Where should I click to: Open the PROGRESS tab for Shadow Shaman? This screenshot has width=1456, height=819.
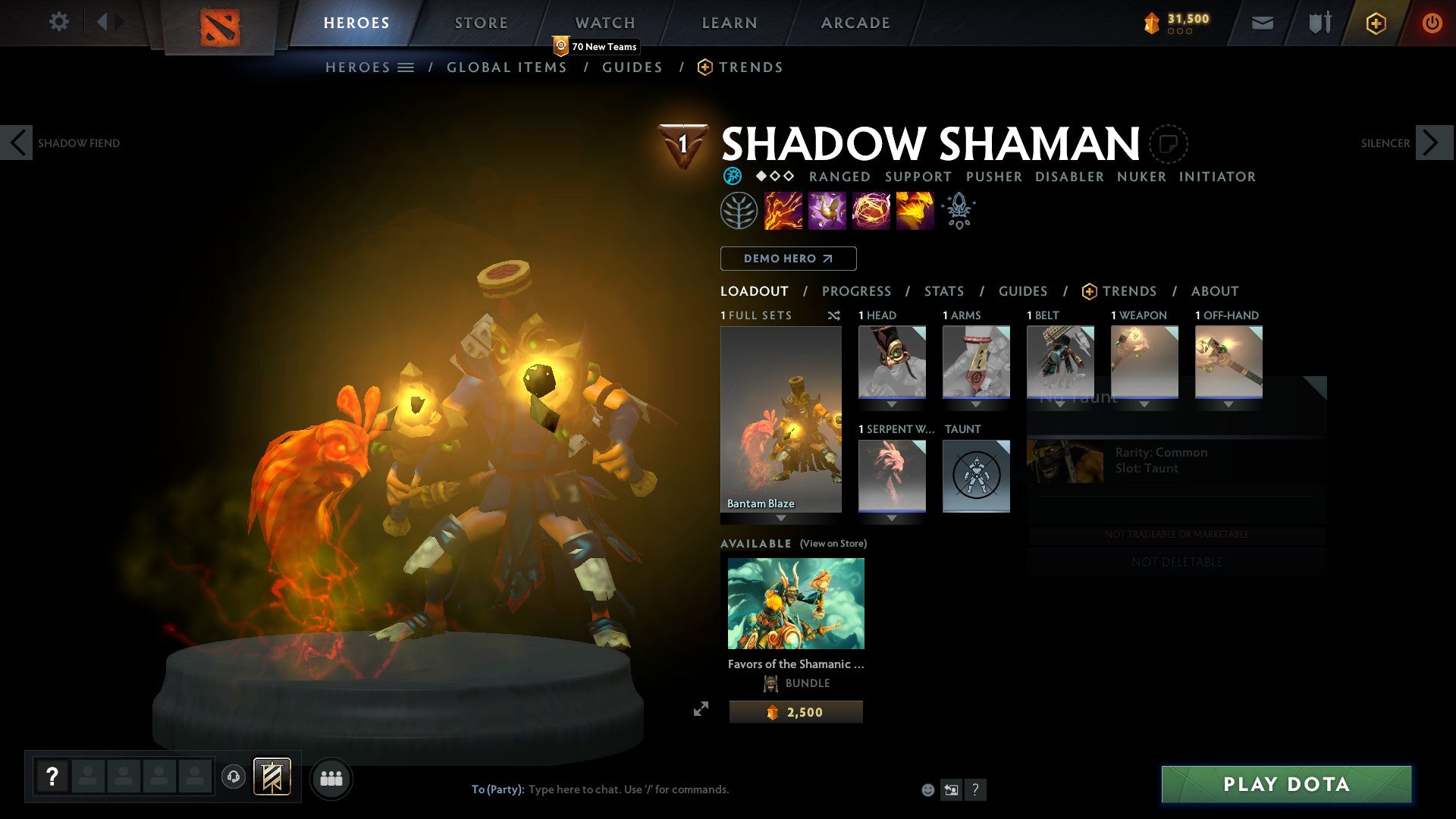[x=857, y=291]
